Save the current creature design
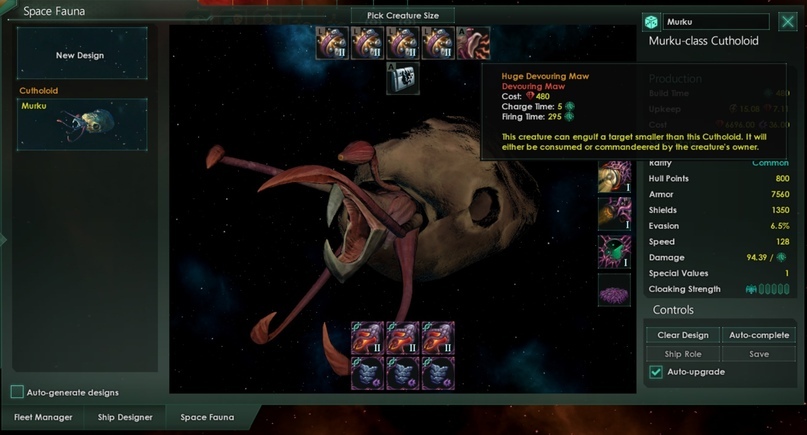This screenshot has width=807, height=435. point(759,354)
